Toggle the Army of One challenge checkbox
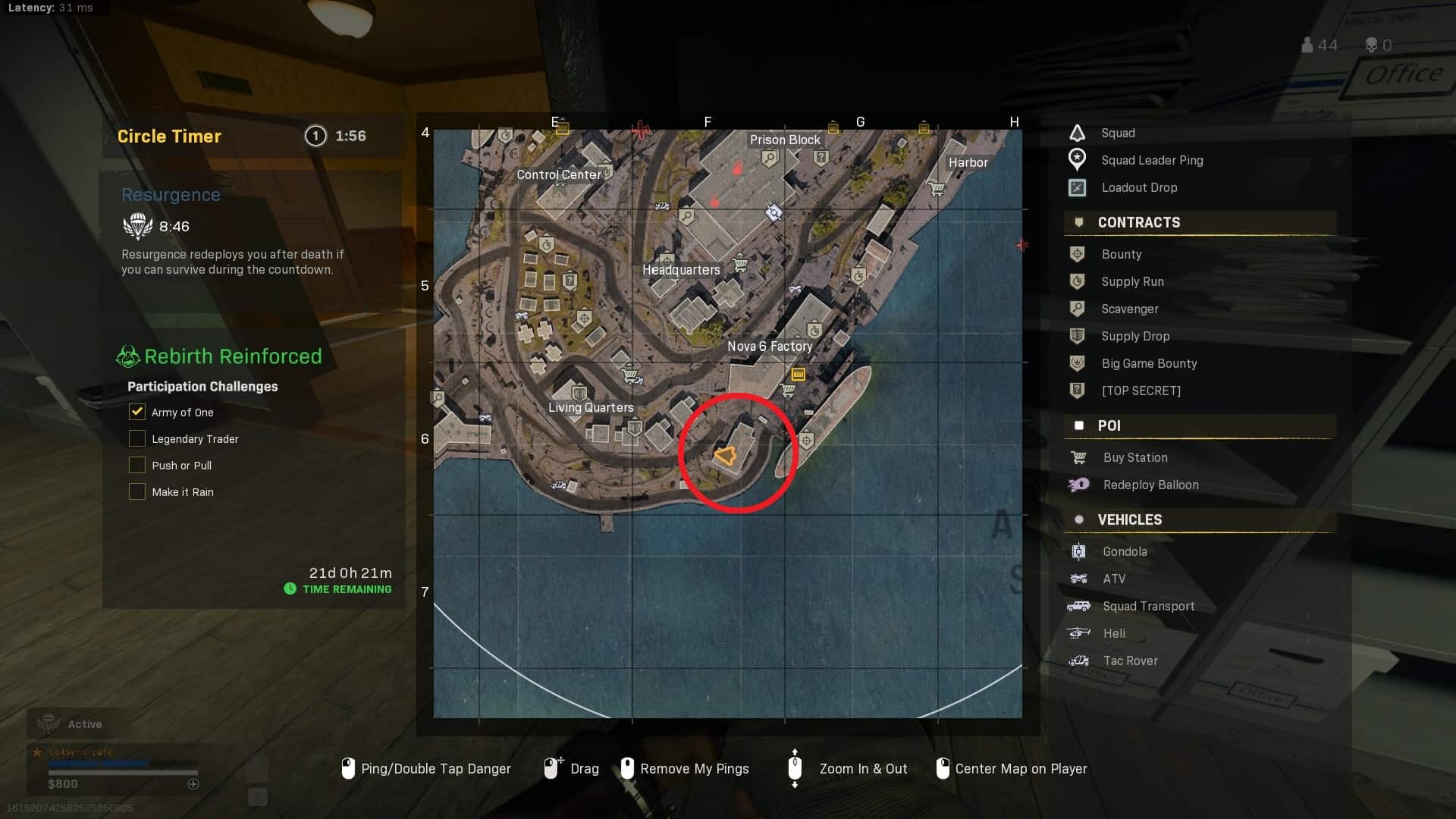Image resolution: width=1456 pixels, height=819 pixels. pos(137,412)
